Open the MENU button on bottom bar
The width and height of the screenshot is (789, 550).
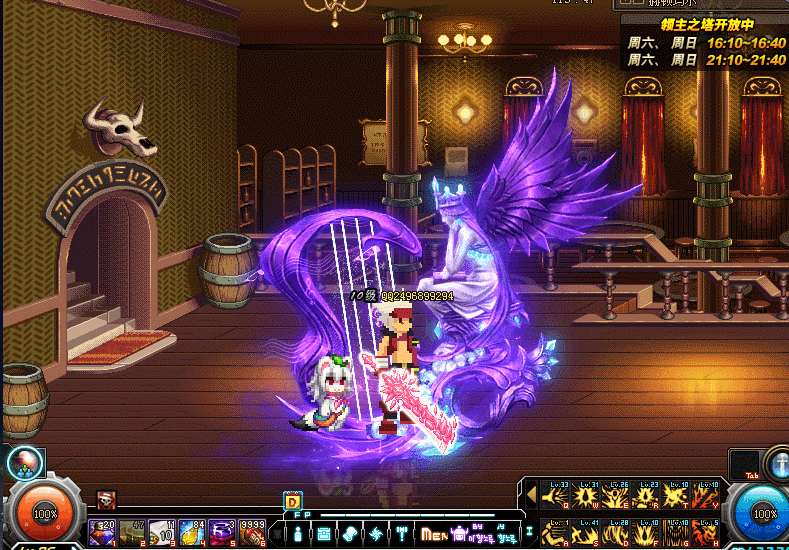pos(432,533)
